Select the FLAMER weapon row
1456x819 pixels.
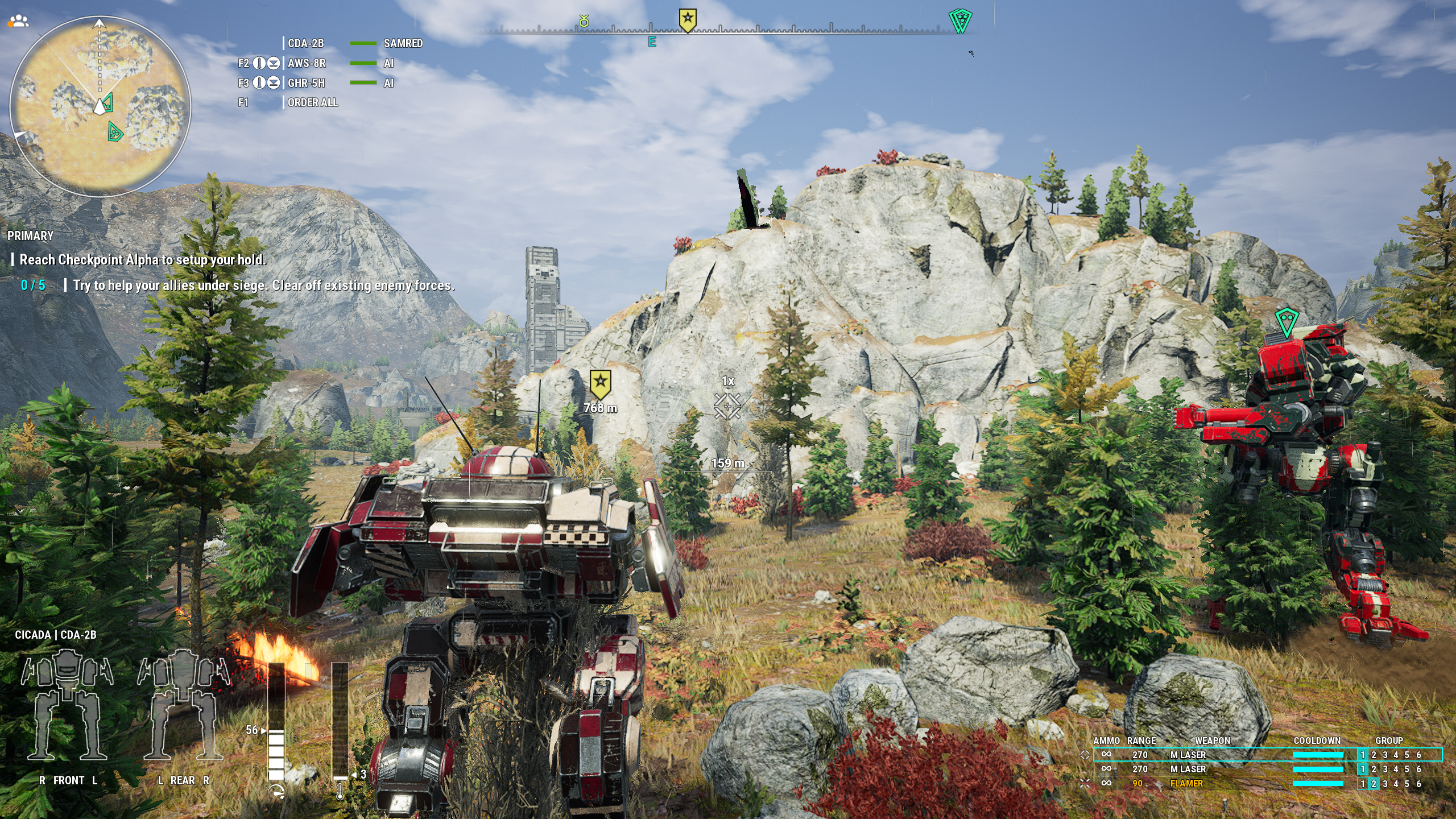1186,783
